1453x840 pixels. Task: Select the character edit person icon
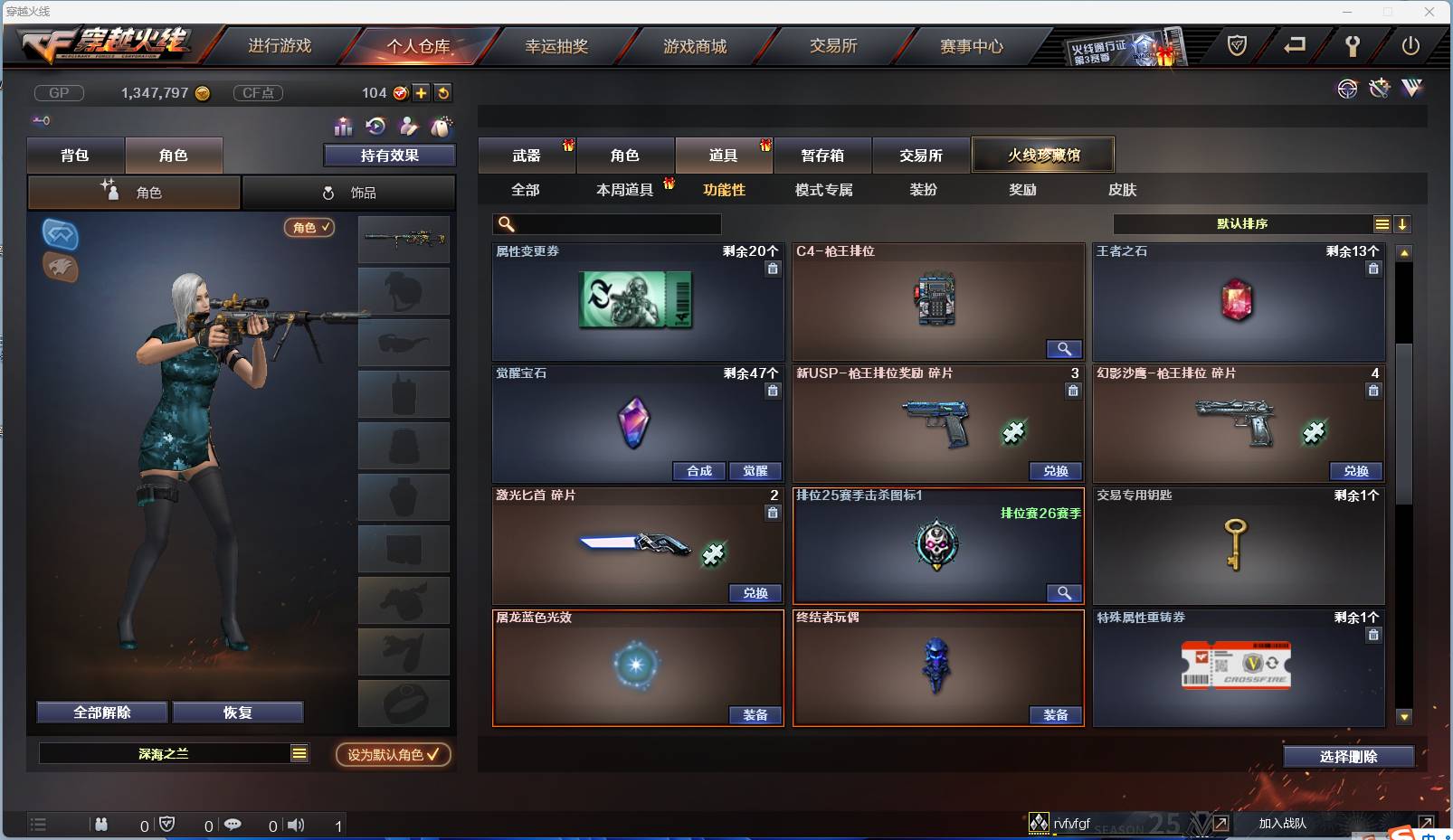pos(408,127)
